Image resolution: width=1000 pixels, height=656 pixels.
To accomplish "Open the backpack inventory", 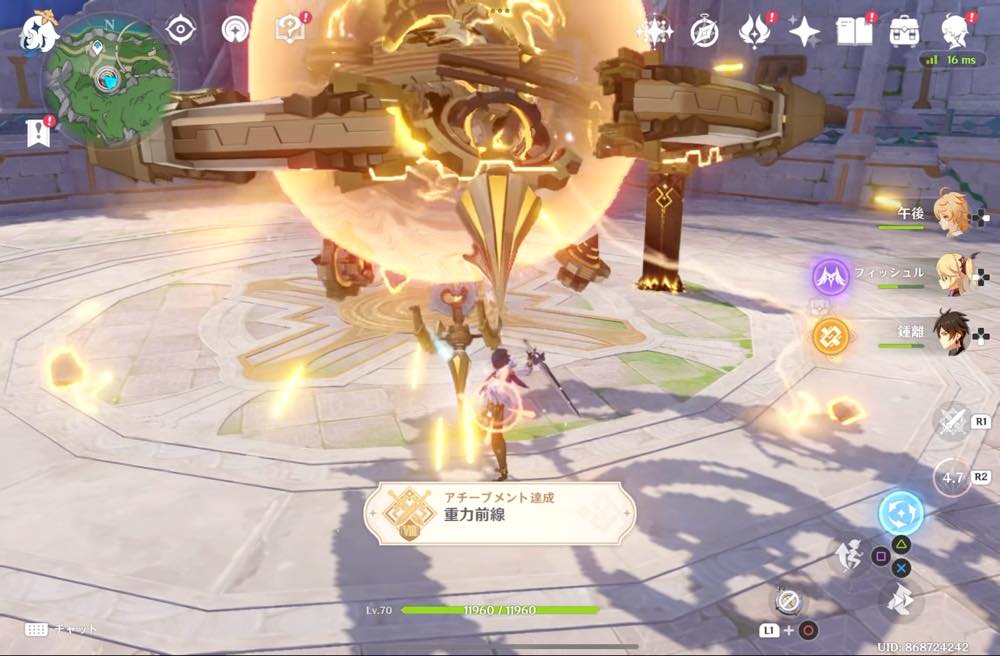I will (x=906, y=31).
